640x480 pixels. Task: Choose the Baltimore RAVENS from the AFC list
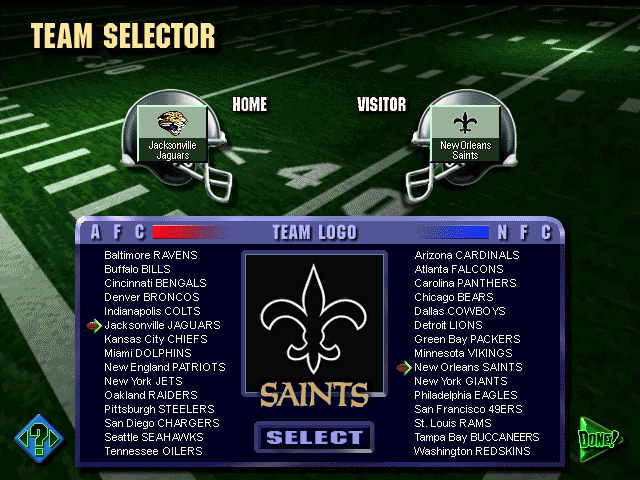point(151,255)
